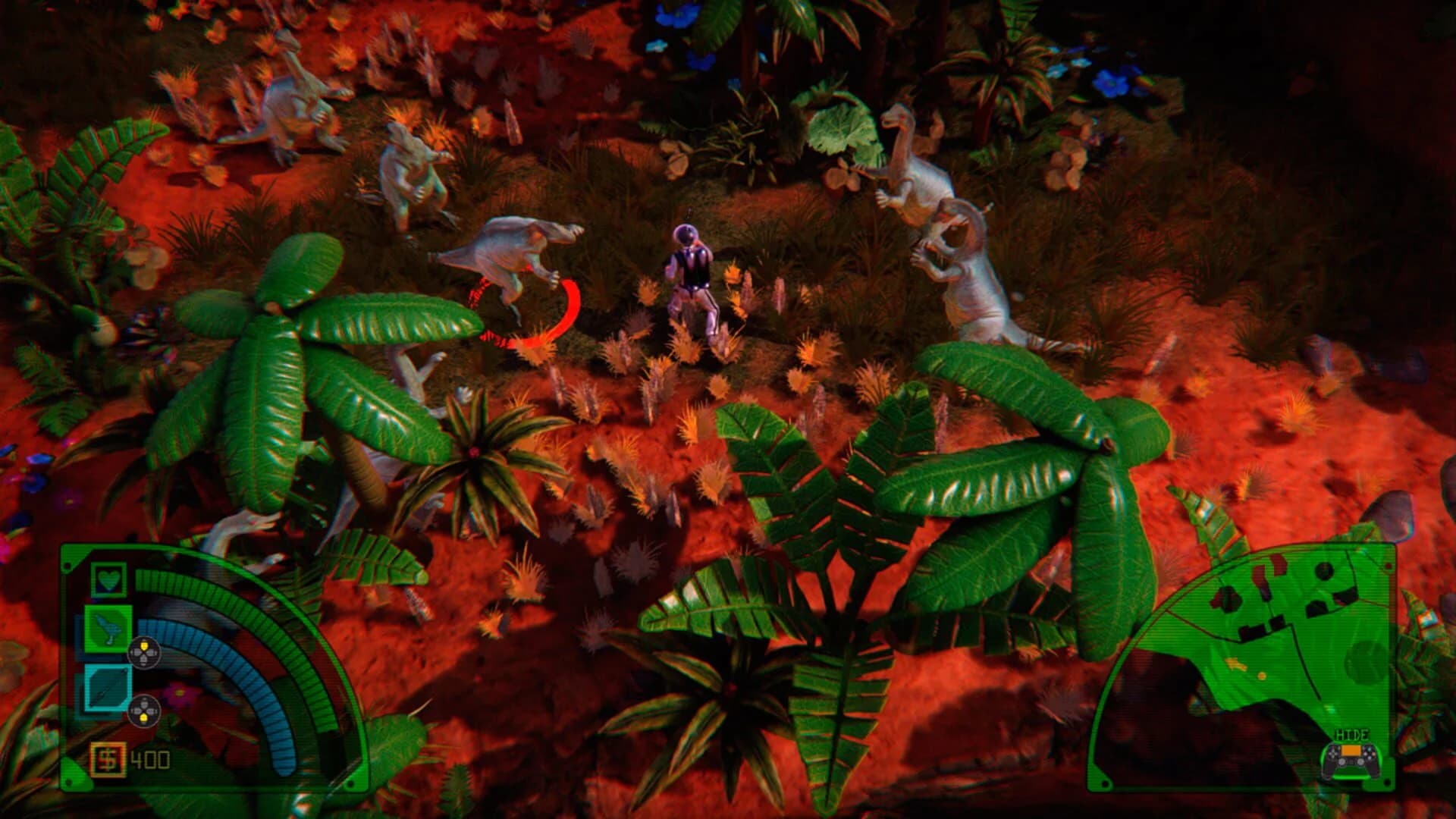Click the HIDE label on minimap

click(1351, 735)
